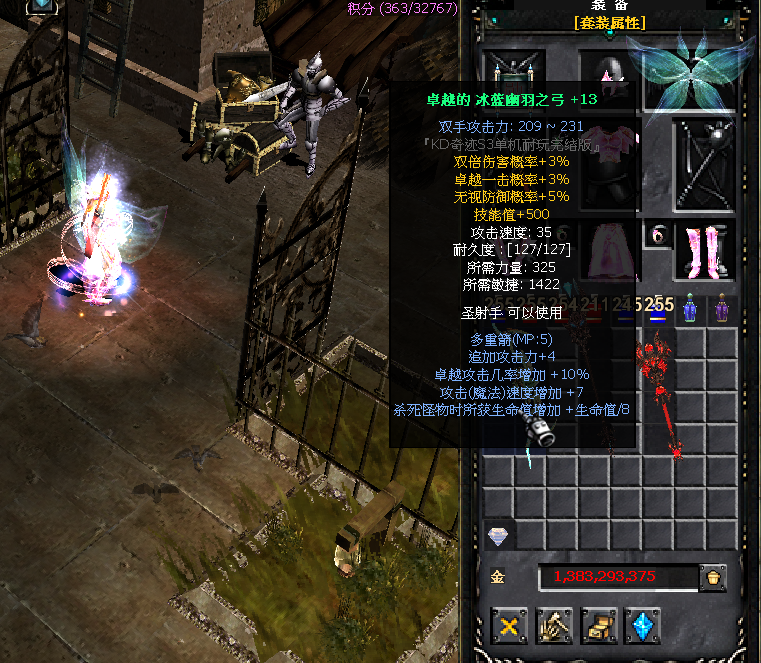This screenshot has height=663, width=761.
Task: Select the equipped pink boots
Action: click(x=704, y=250)
